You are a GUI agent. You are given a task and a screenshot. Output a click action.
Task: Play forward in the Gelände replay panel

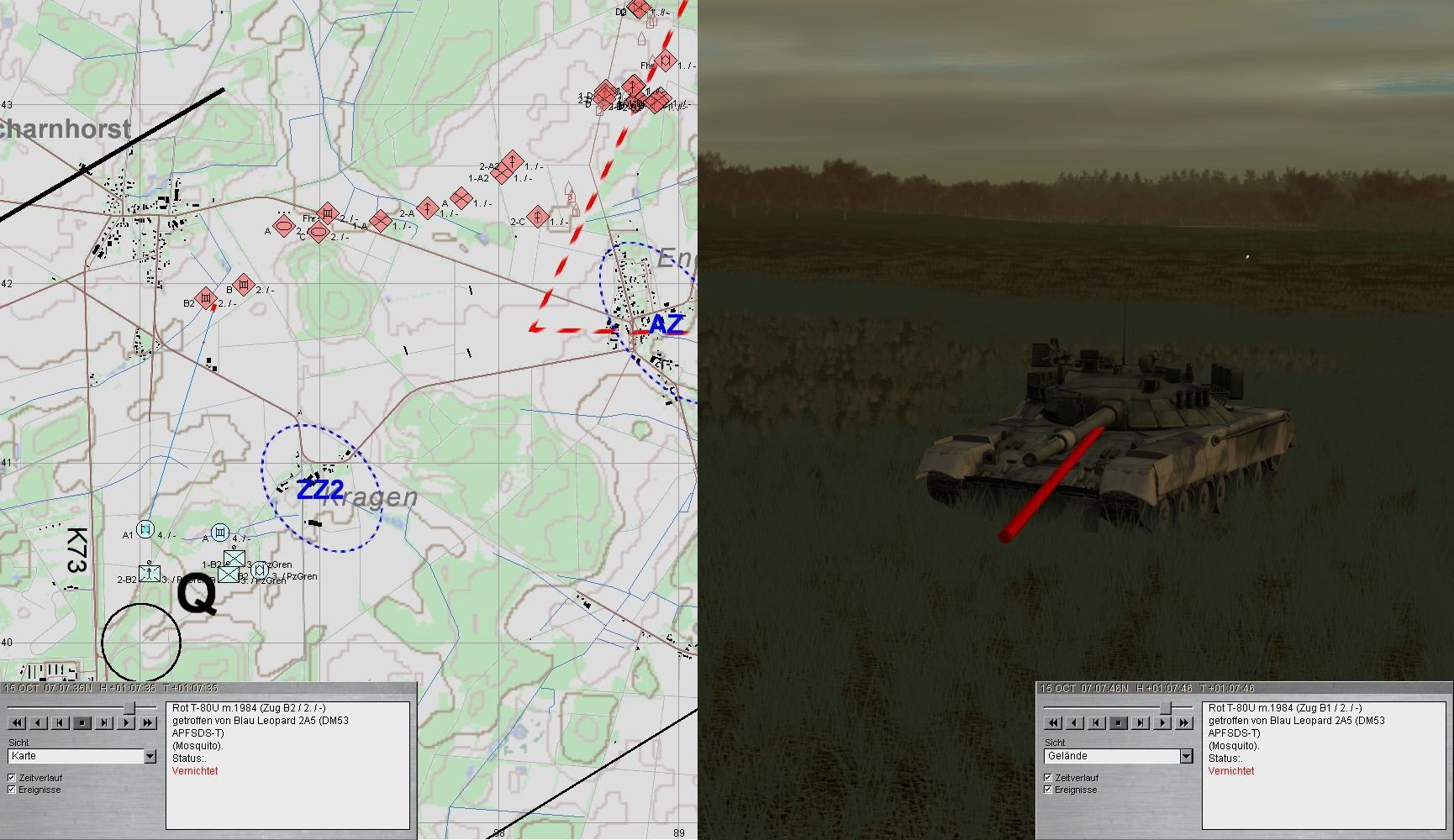[1162, 722]
